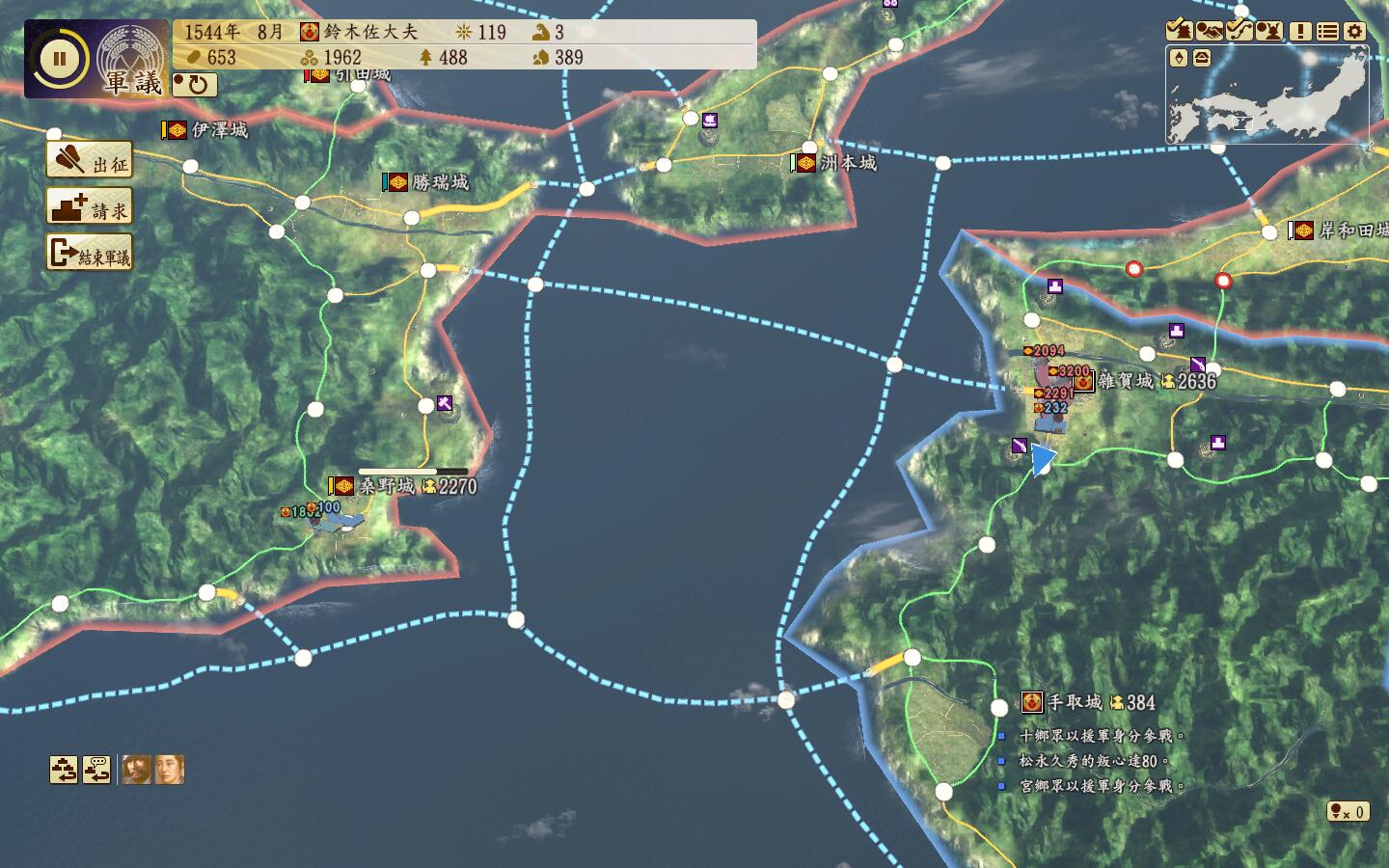This screenshot has height=868, width=1389.
Task: Click the castle speech-bubble return icon
Action: [x=96, y=770]
